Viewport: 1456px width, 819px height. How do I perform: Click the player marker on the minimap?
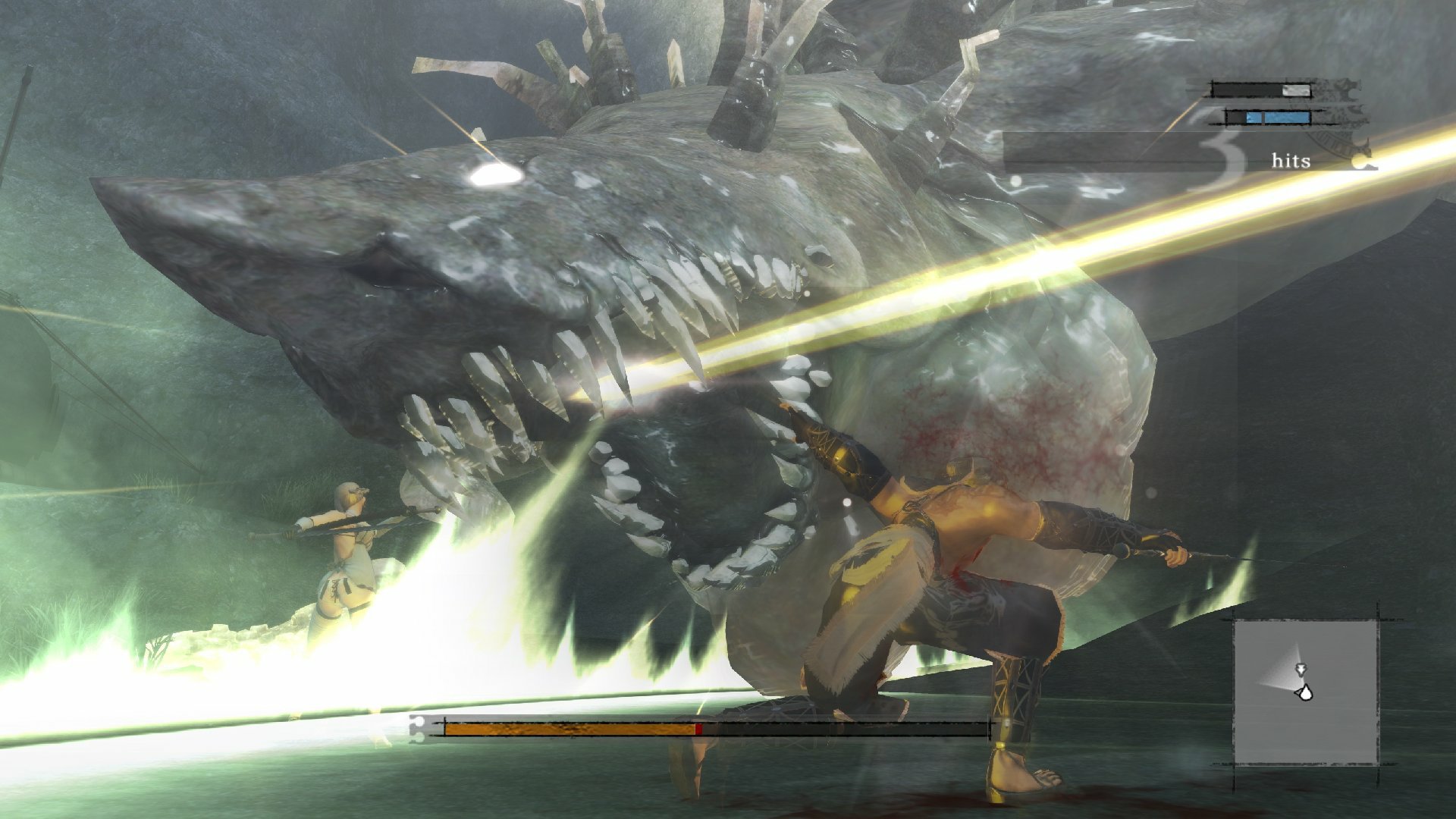(x=1306, y=693)
